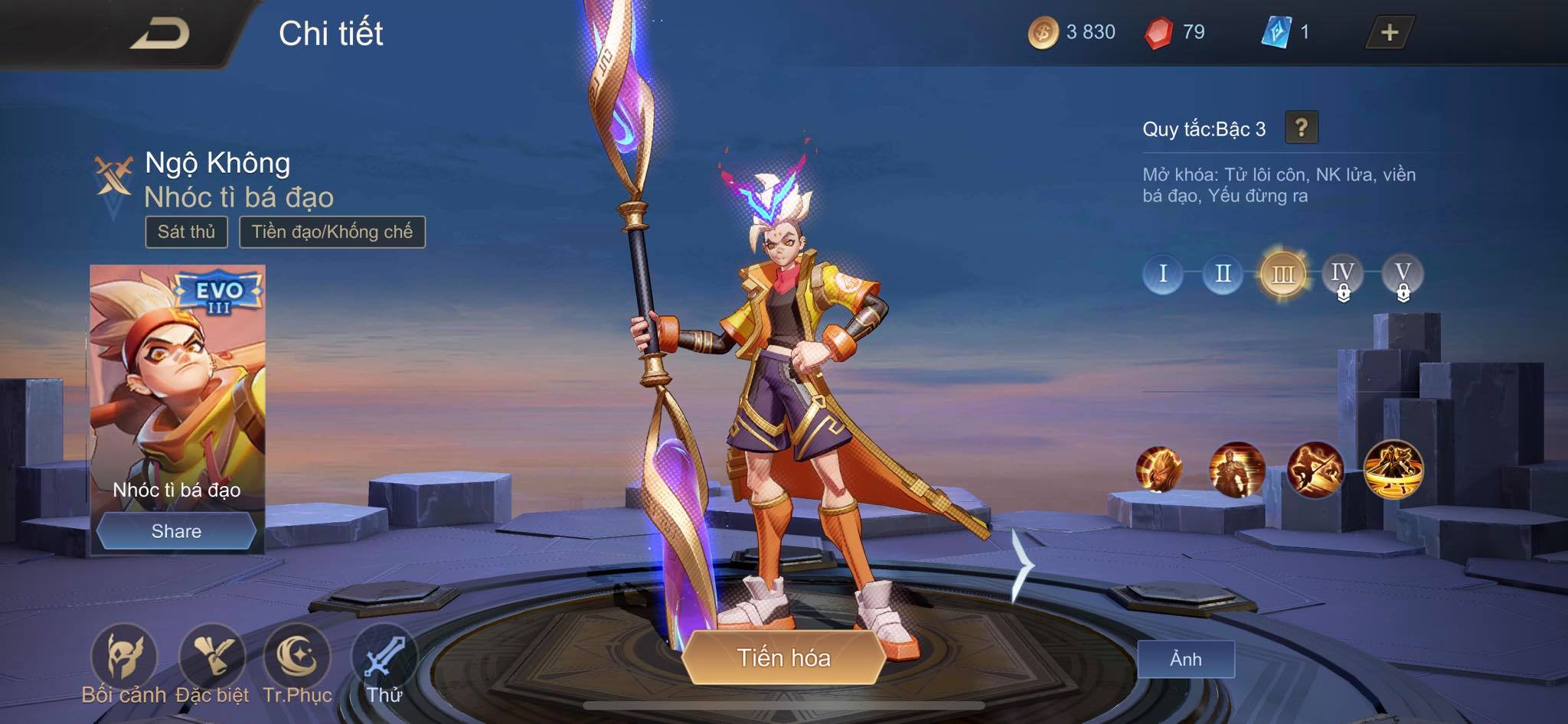Viewport: 1568px width, 724px height.
Task: Open the Ảnh photo view
Action: coord(1185,659)
